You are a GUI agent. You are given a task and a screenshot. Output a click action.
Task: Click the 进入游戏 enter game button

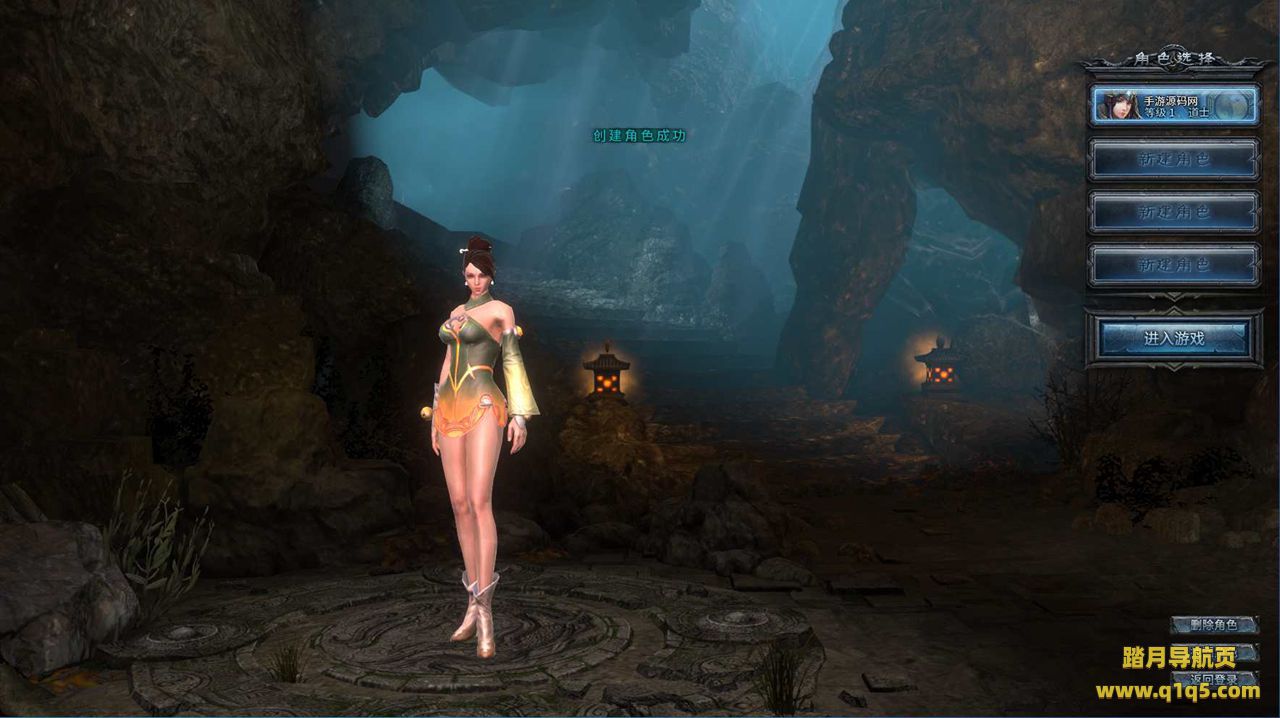point(1174,338)
